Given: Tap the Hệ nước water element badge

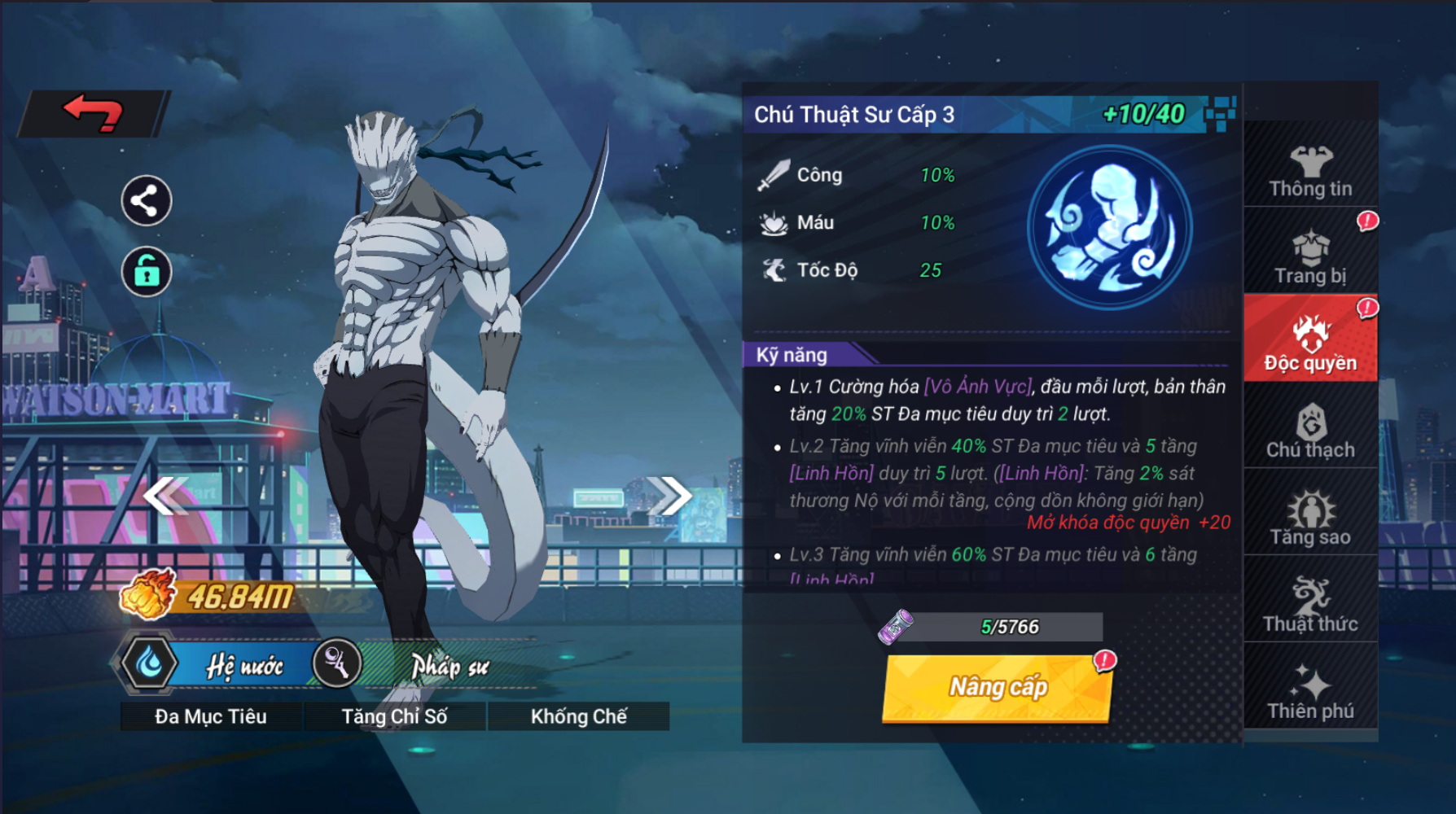Looking at the screenshot, I should 212,665.
